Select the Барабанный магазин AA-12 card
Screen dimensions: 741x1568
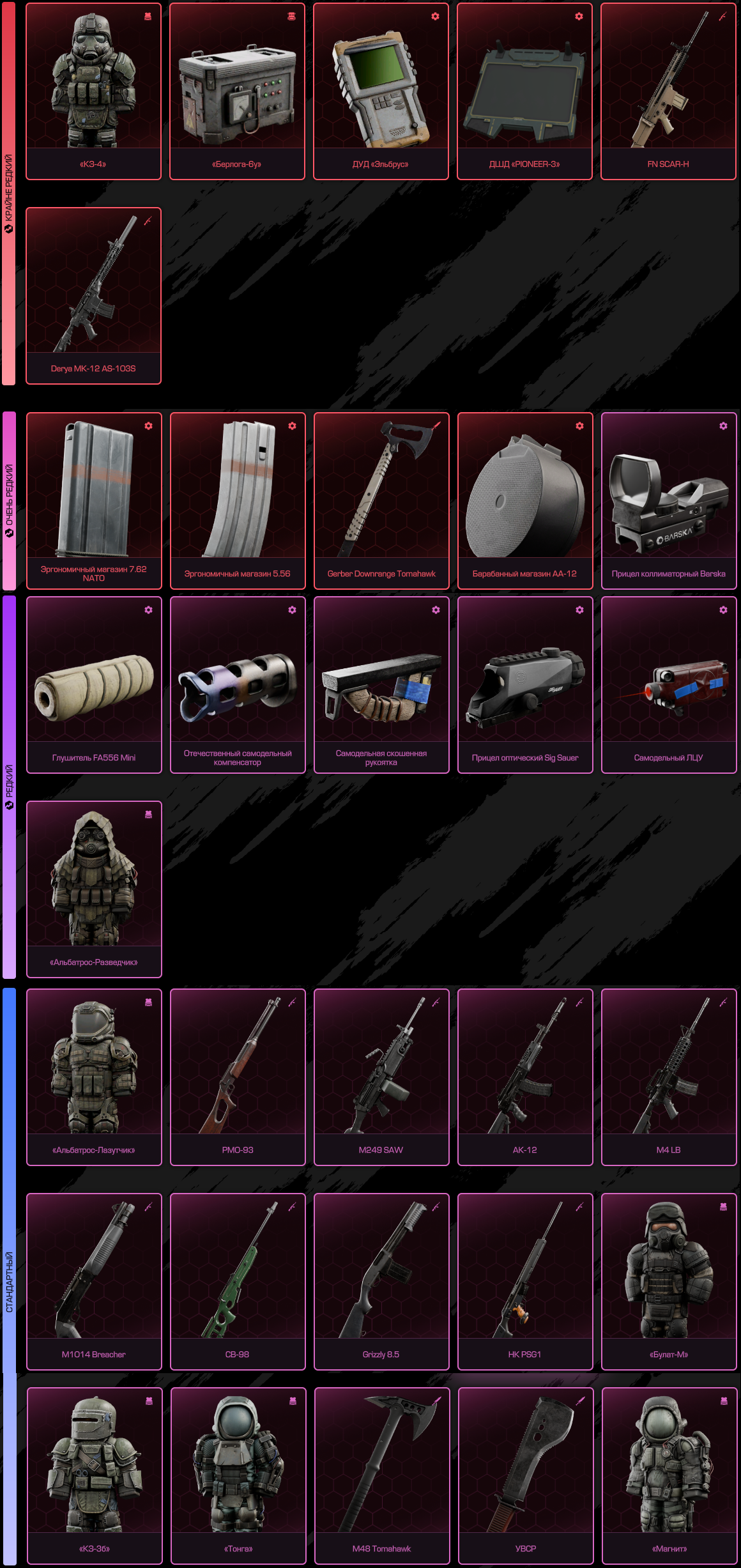click(x=525, y=500)
